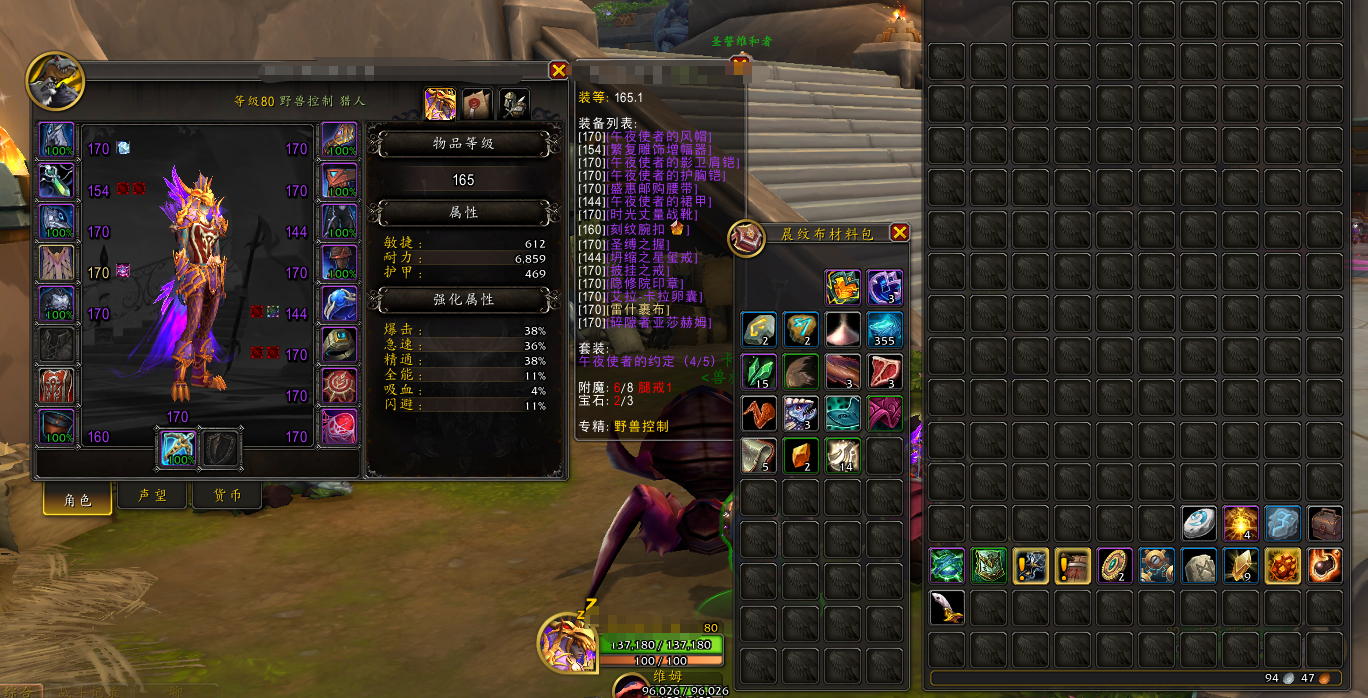
Task: Open the equipment manager sidebar tab
Action: [514, 104]
